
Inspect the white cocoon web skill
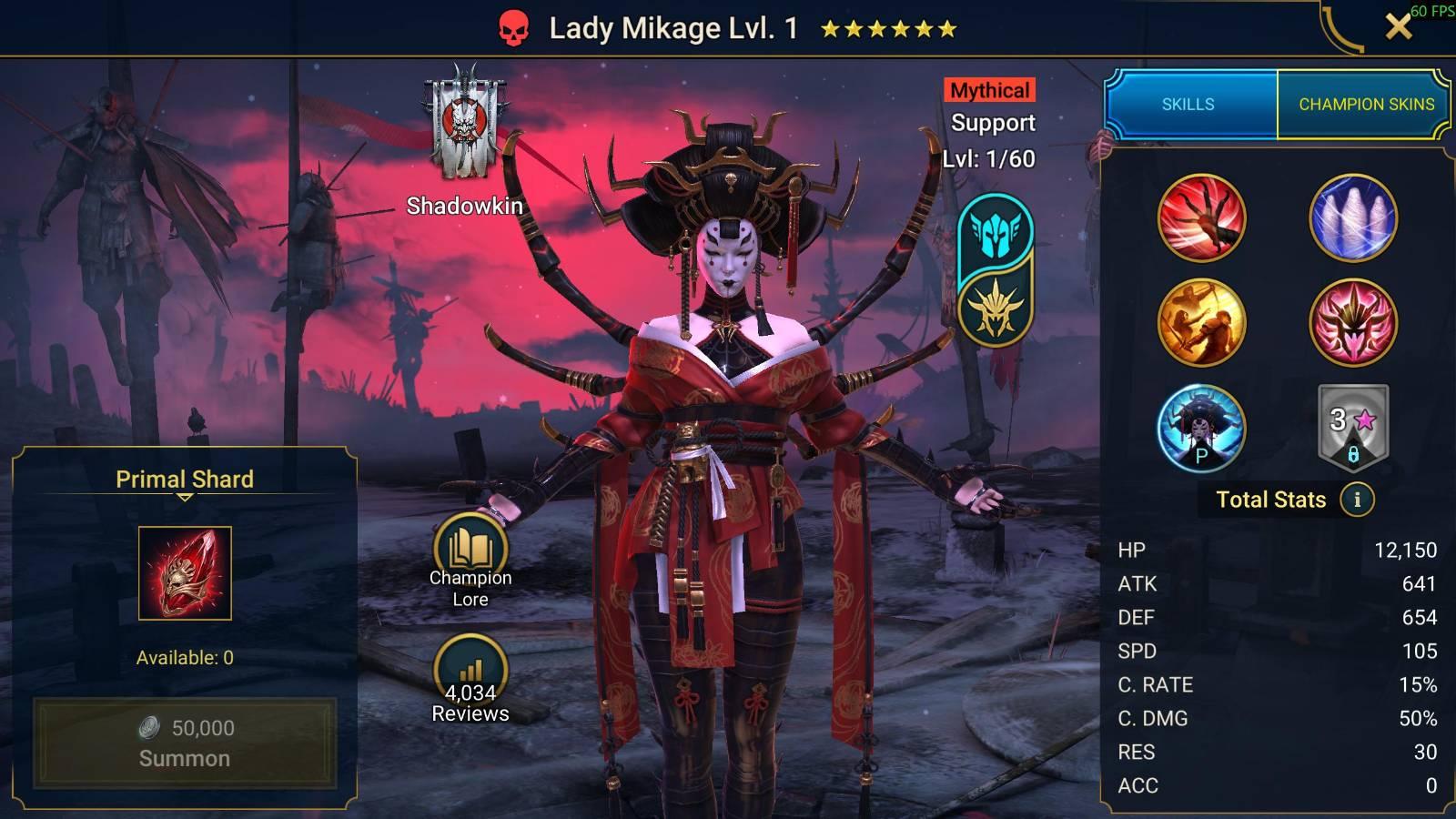(x=1352, y=218)
